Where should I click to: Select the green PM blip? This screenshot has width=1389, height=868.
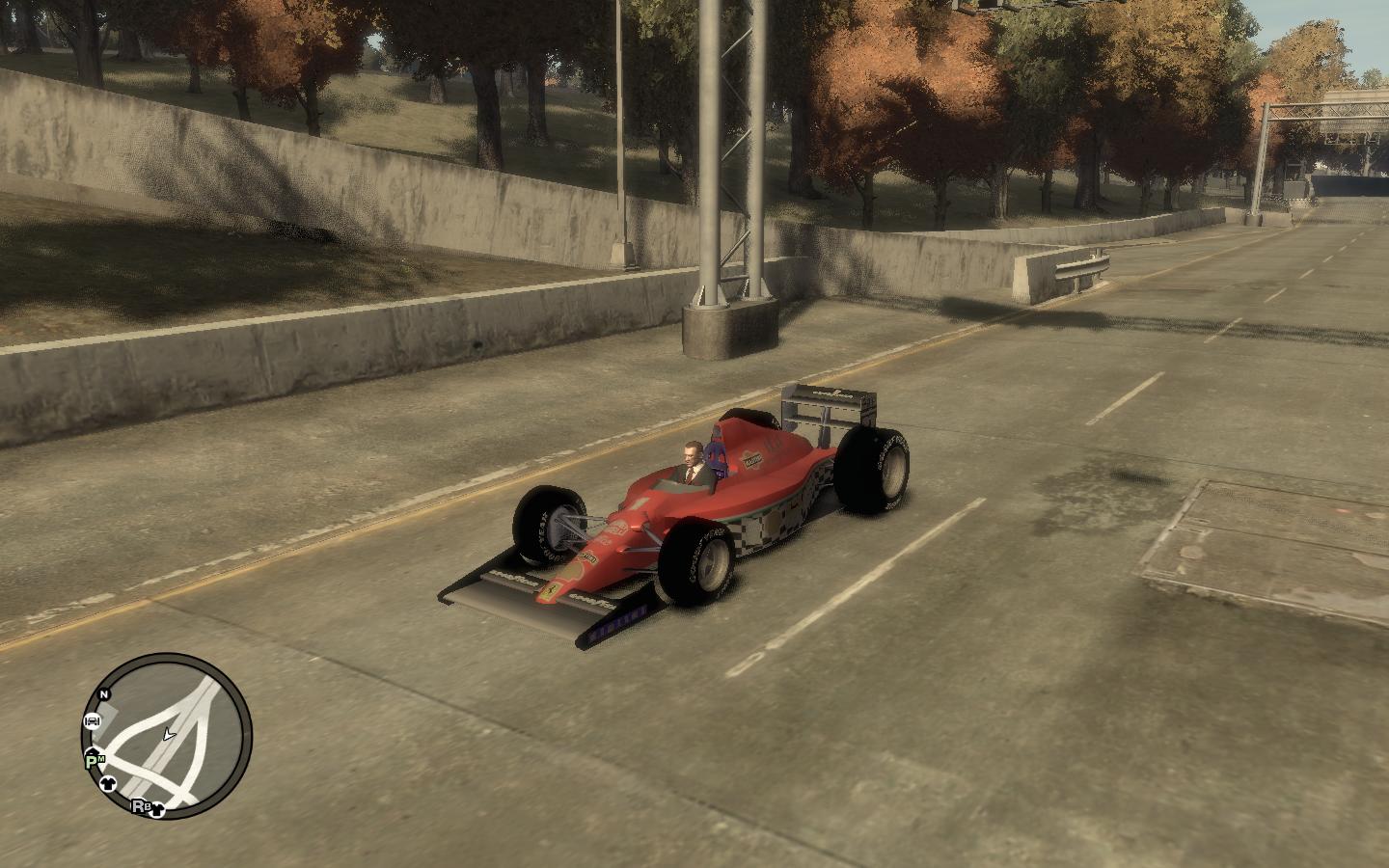95,760
